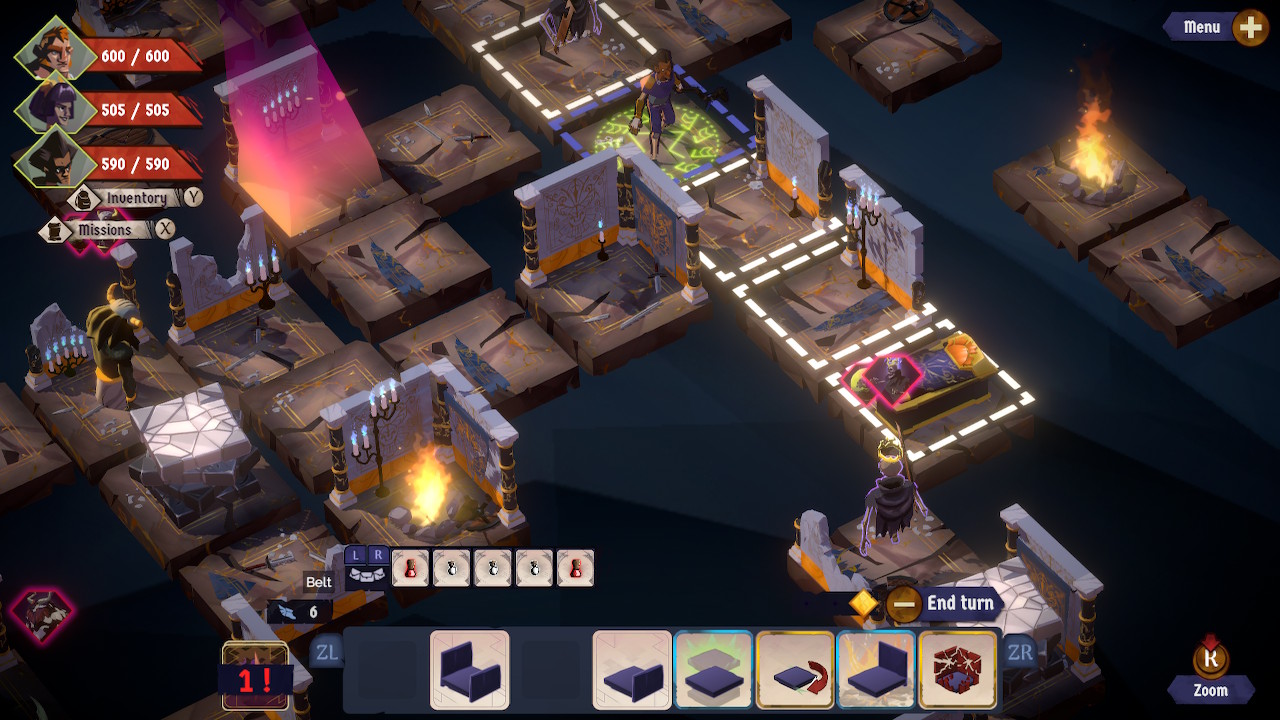
Task: Click the red 1! alert box
Action: pos(255,679)
